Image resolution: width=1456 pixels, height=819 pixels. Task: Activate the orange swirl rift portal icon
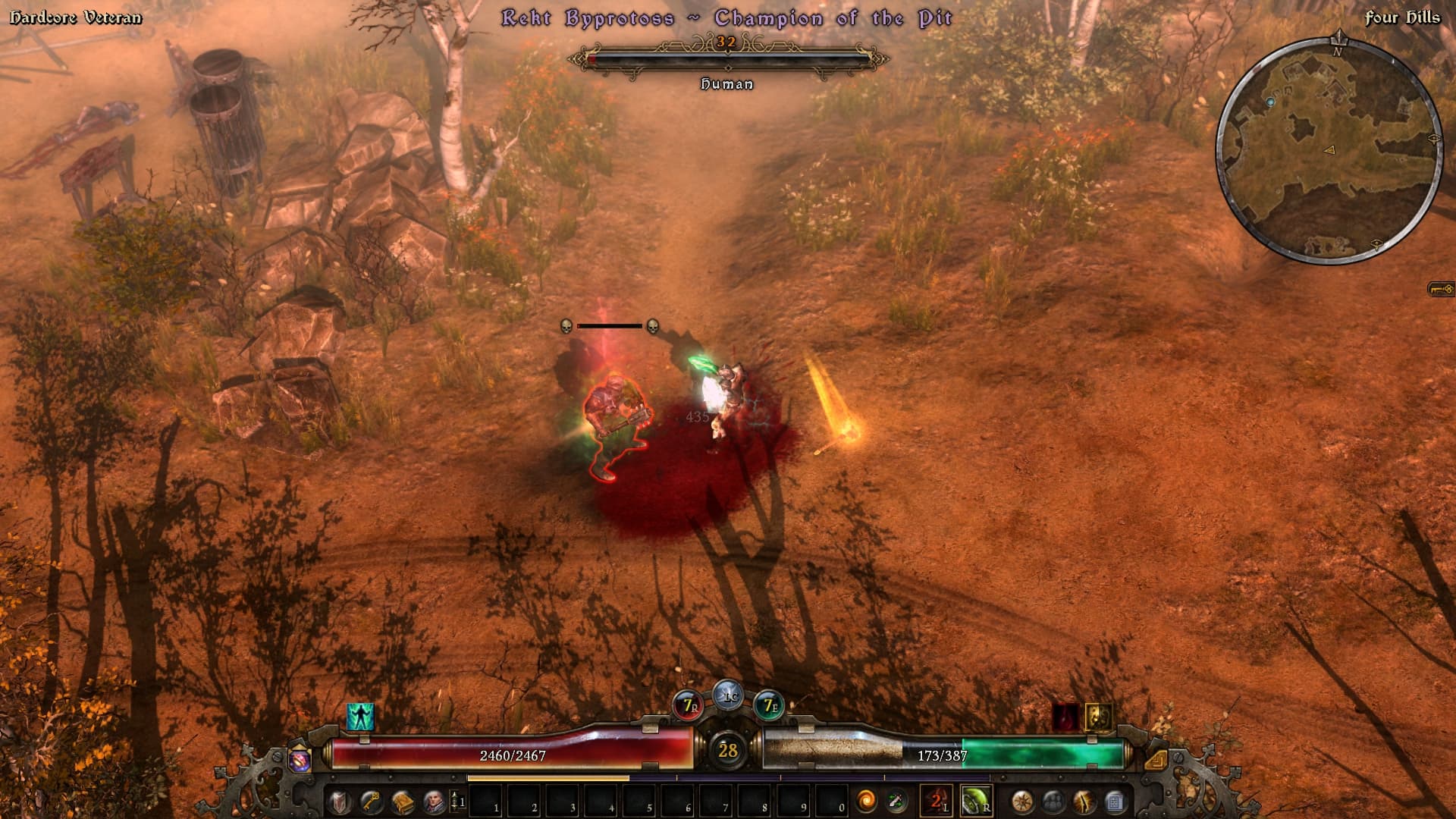(865, 801)
